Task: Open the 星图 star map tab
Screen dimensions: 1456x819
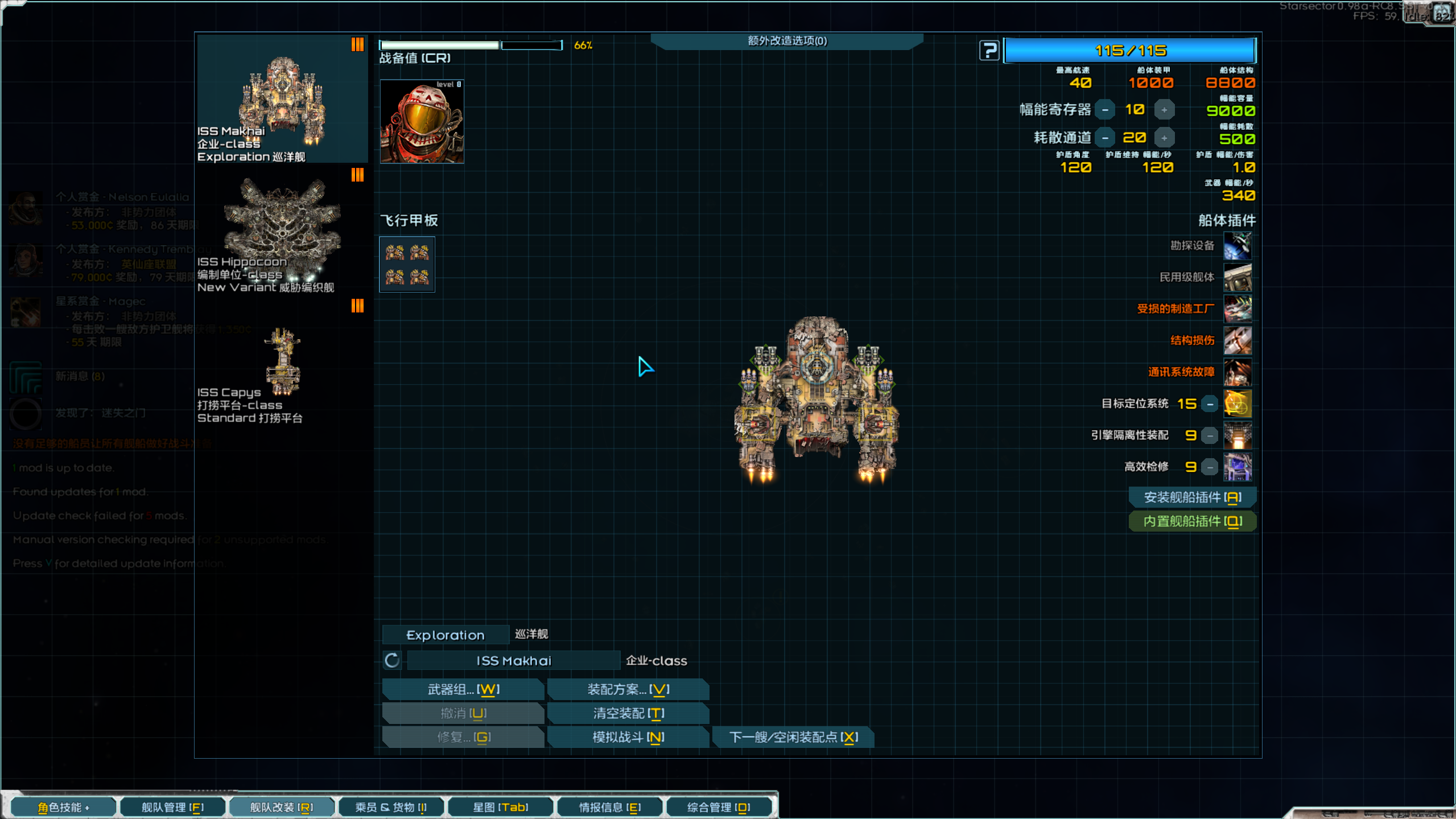Action: click(x=500, y=807)
